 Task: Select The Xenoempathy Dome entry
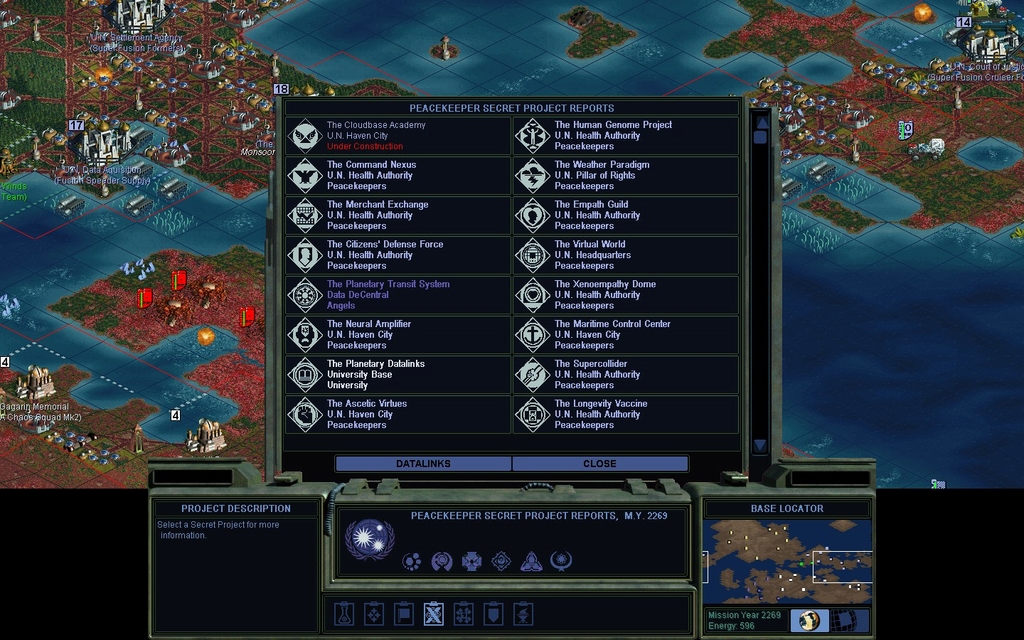626,295
